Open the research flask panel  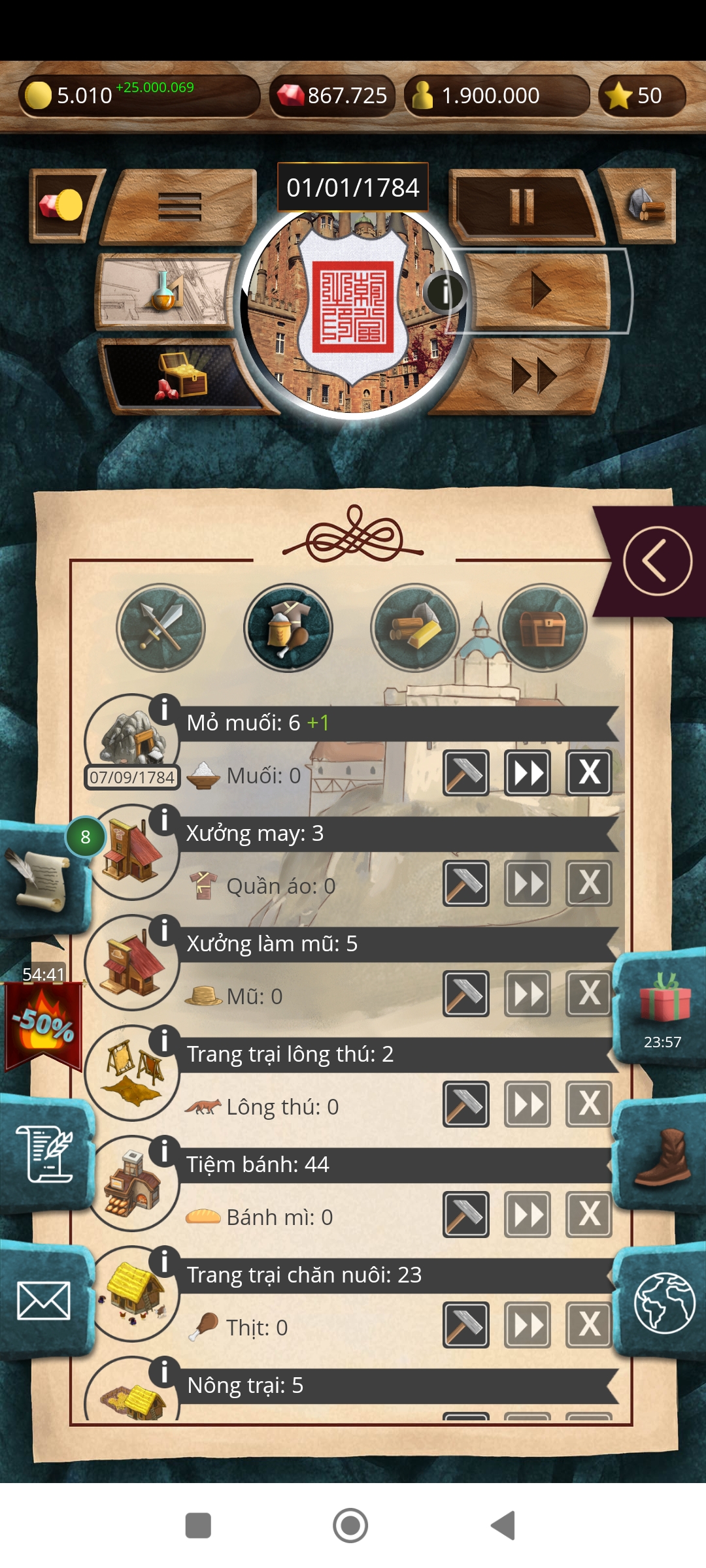pos(167,292)
